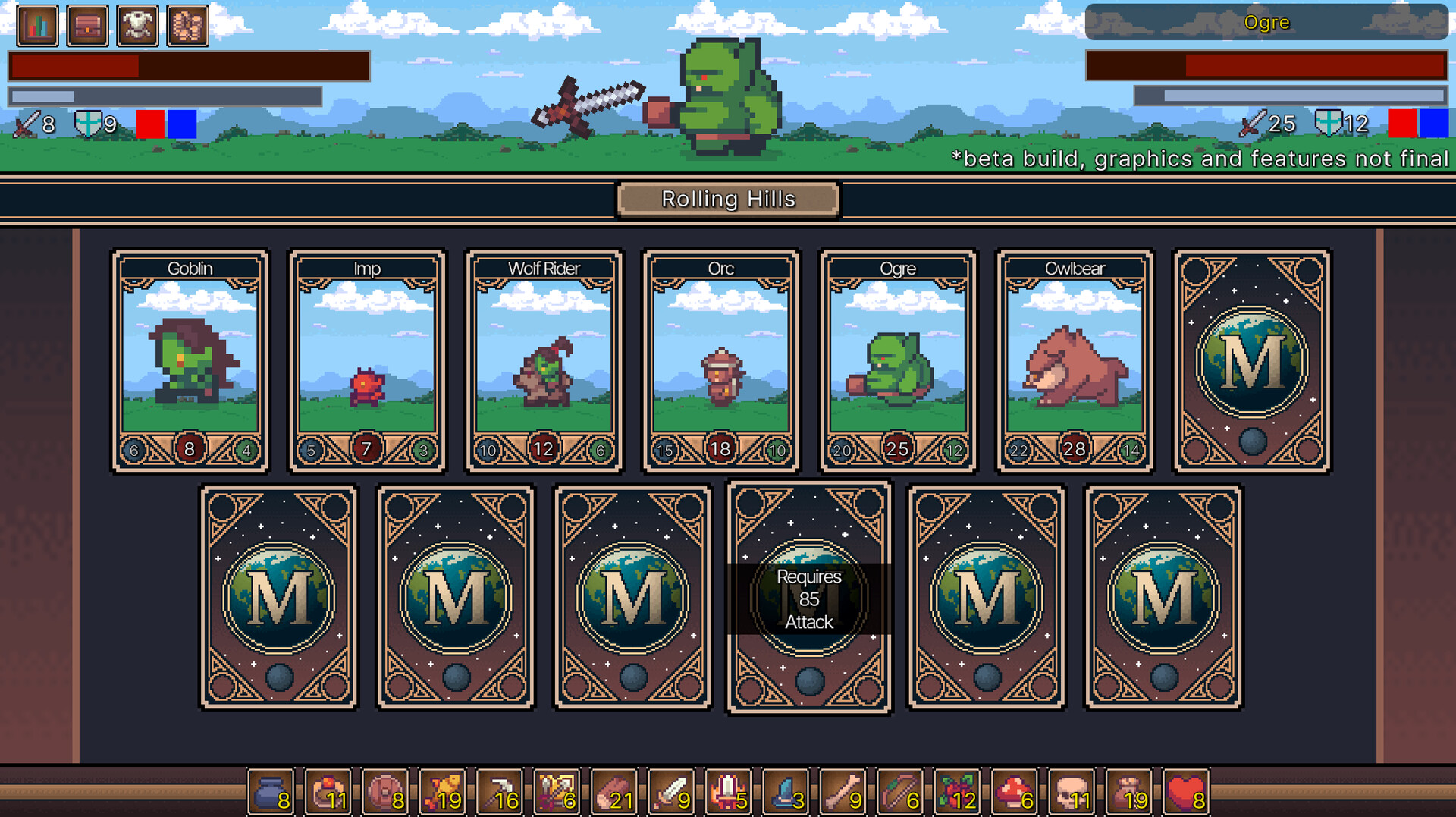Viewport: 1456px width, 817px height.
Task: Open the gold coins panel
Action: [187, 25]
